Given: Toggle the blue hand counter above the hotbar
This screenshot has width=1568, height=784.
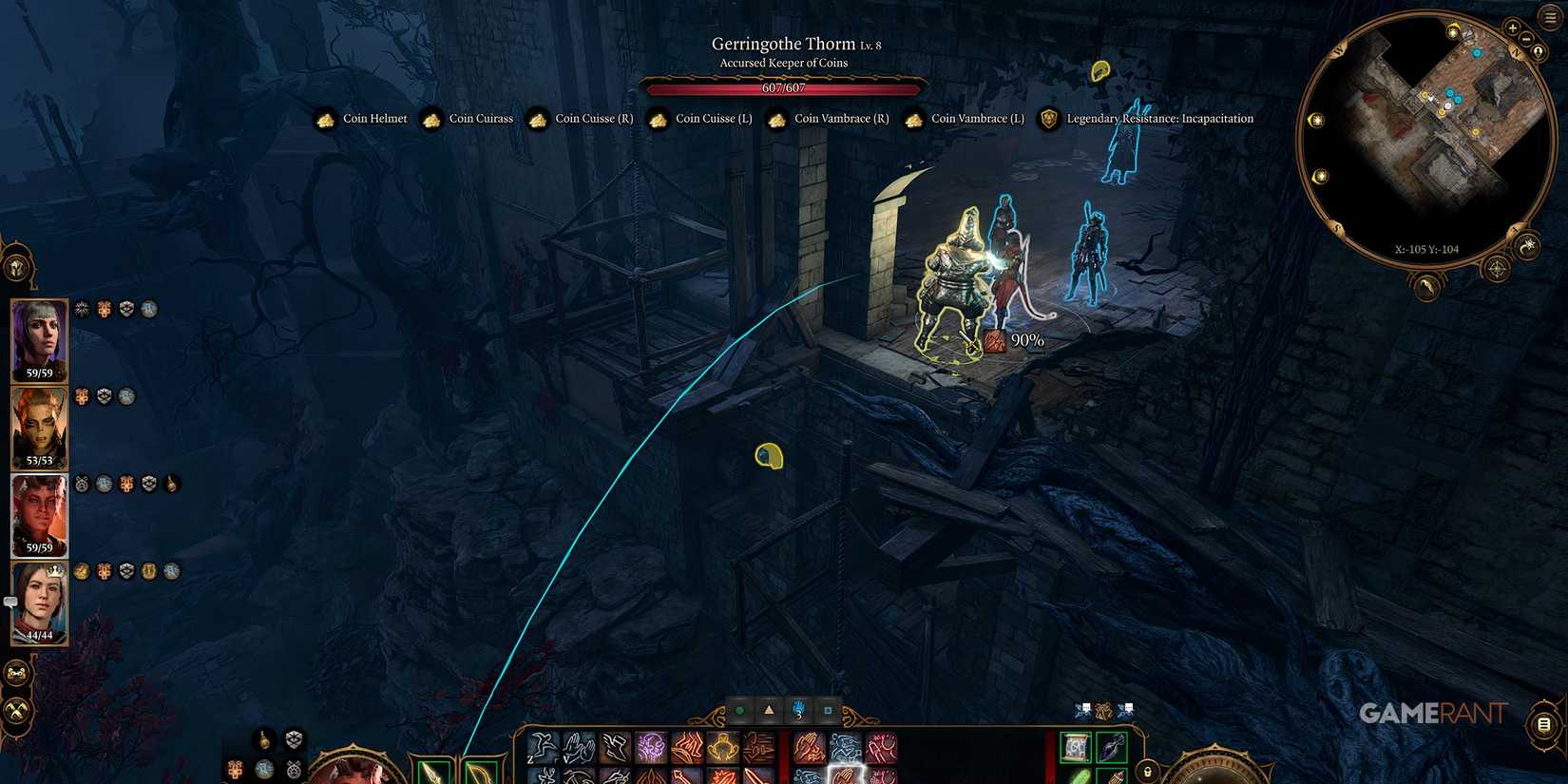Looking at the screenshot, I should [798, 709].
